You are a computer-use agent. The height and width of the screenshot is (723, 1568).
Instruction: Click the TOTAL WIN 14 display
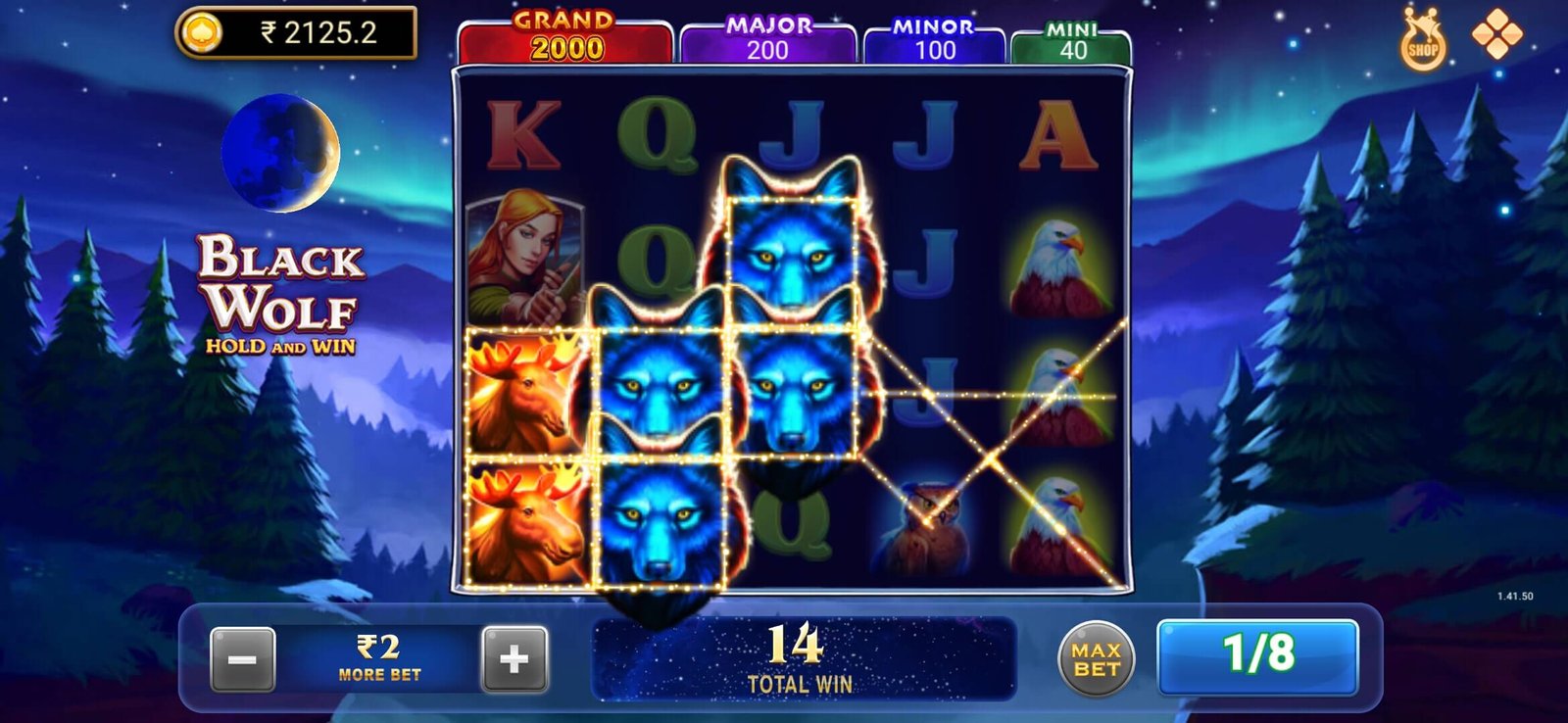click(802, 656)
